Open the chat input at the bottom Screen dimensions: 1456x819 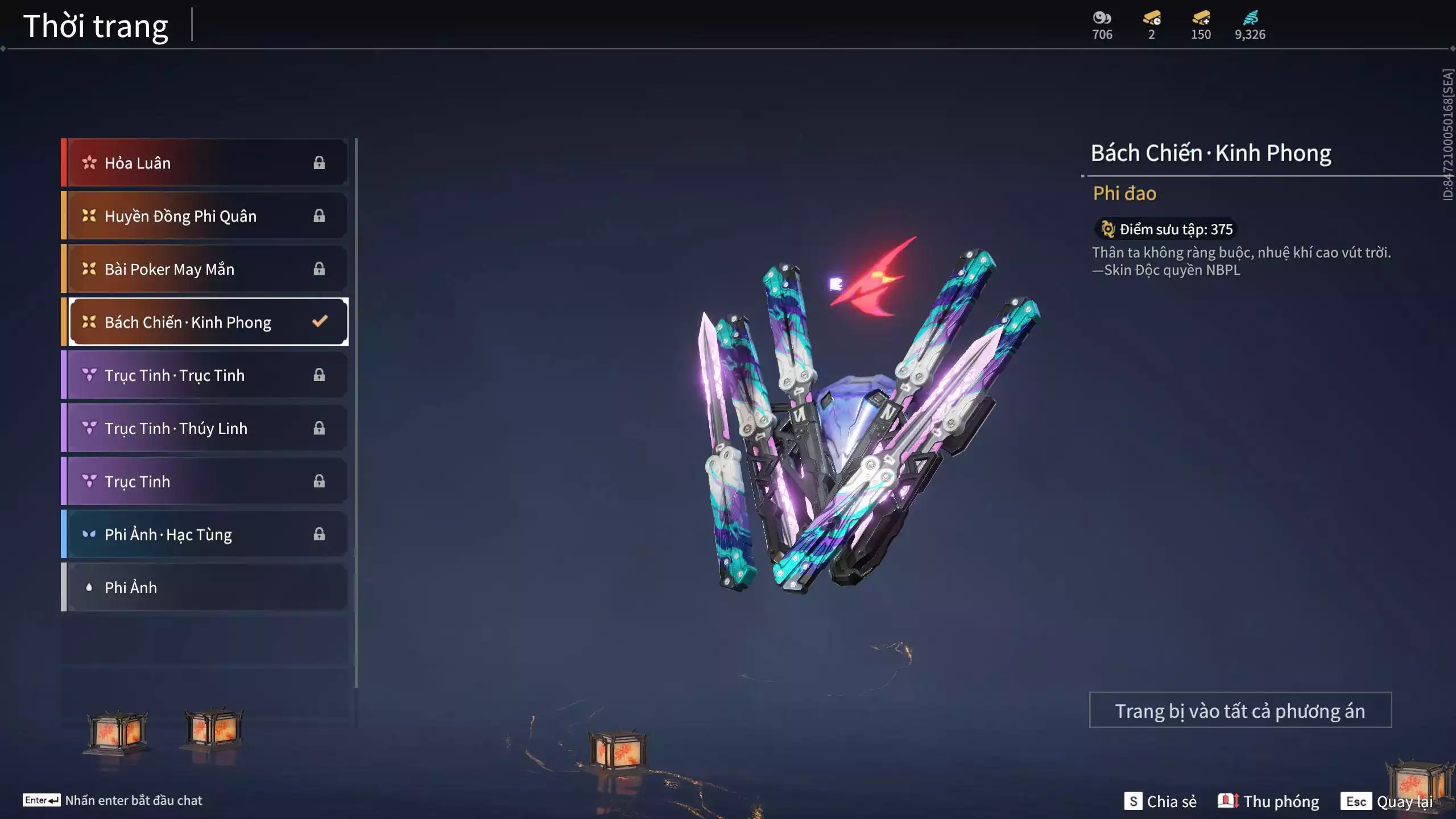(113, 800)
